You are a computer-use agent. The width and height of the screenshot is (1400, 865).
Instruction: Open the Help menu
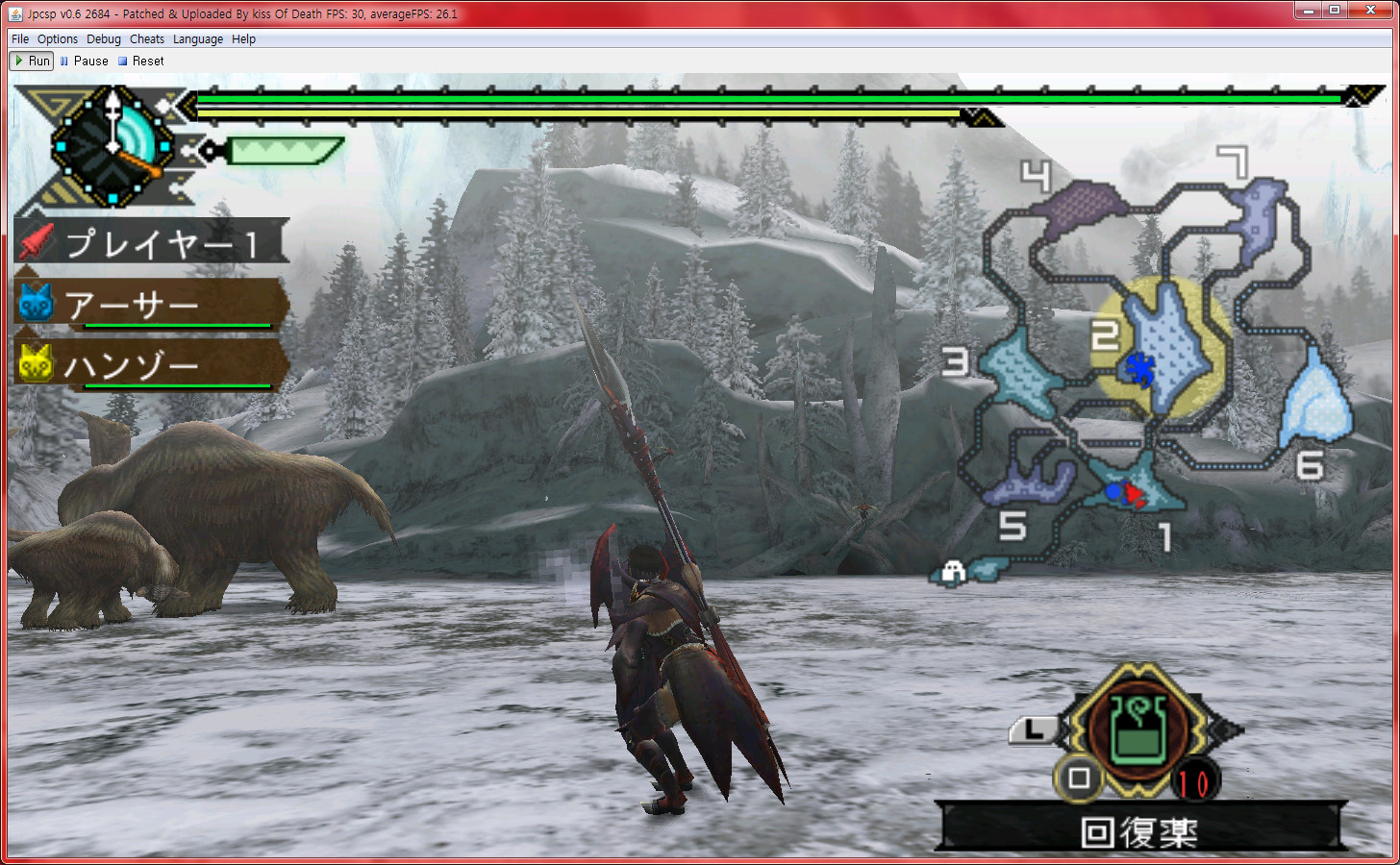tap(244, 39)
